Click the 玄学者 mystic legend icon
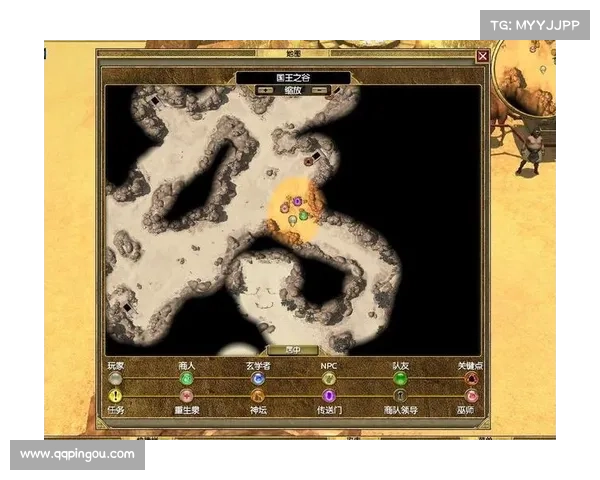The width and height of the screenshot is (600, 480). (x=258, y=379)
